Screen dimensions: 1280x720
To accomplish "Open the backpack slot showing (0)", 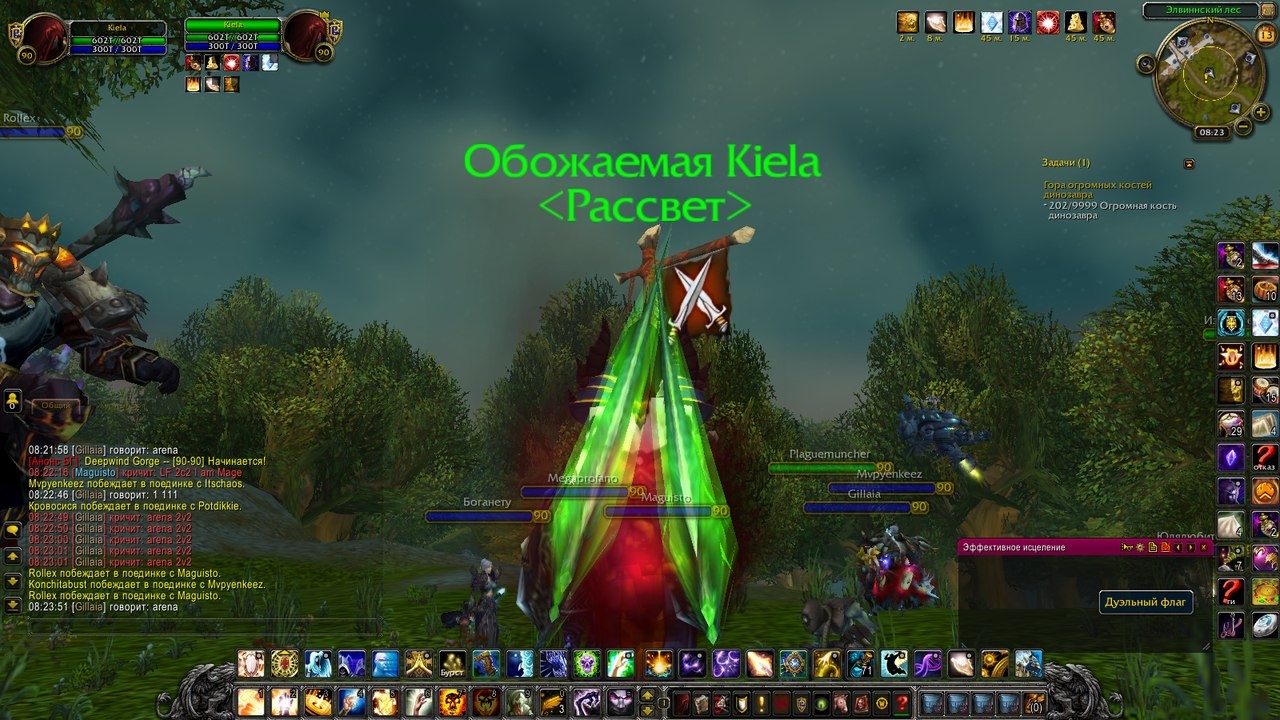I will pyautogui.click(x=1033, y=703).
